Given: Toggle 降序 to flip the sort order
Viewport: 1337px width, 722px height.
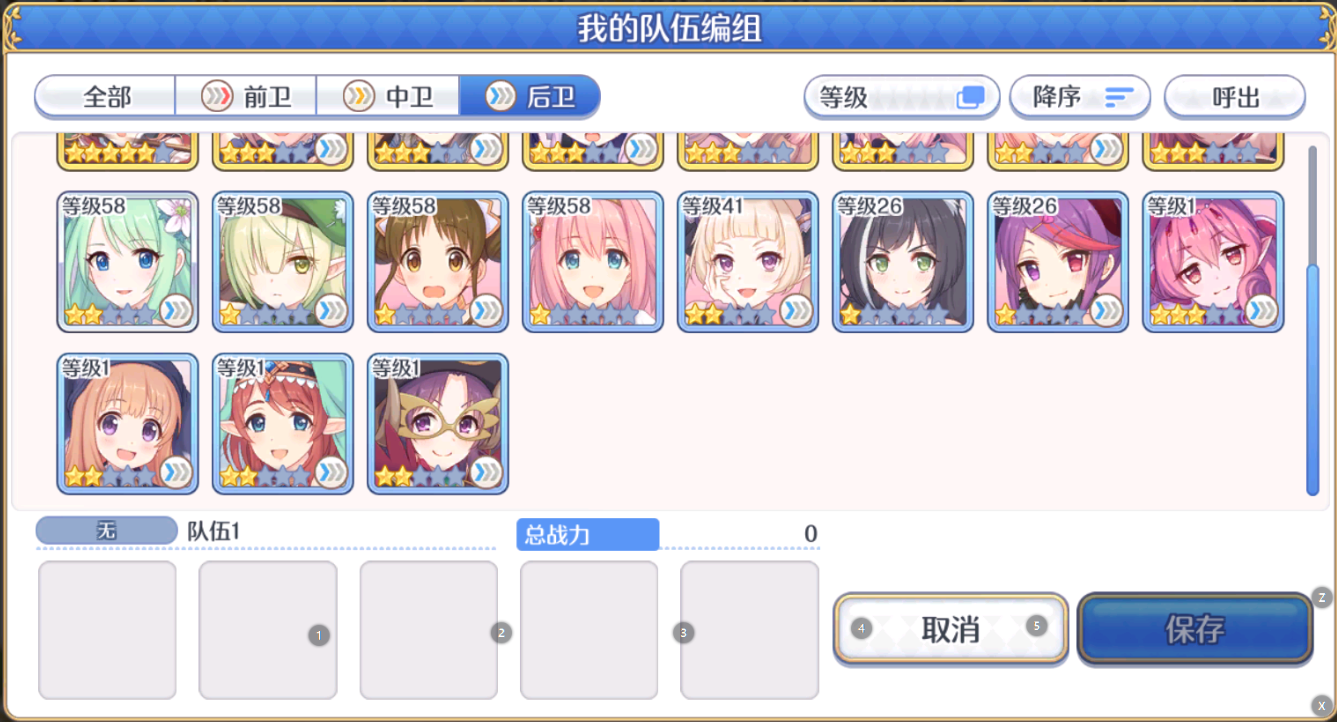Looking at the screenshot, I should (x=1080, y=97).
